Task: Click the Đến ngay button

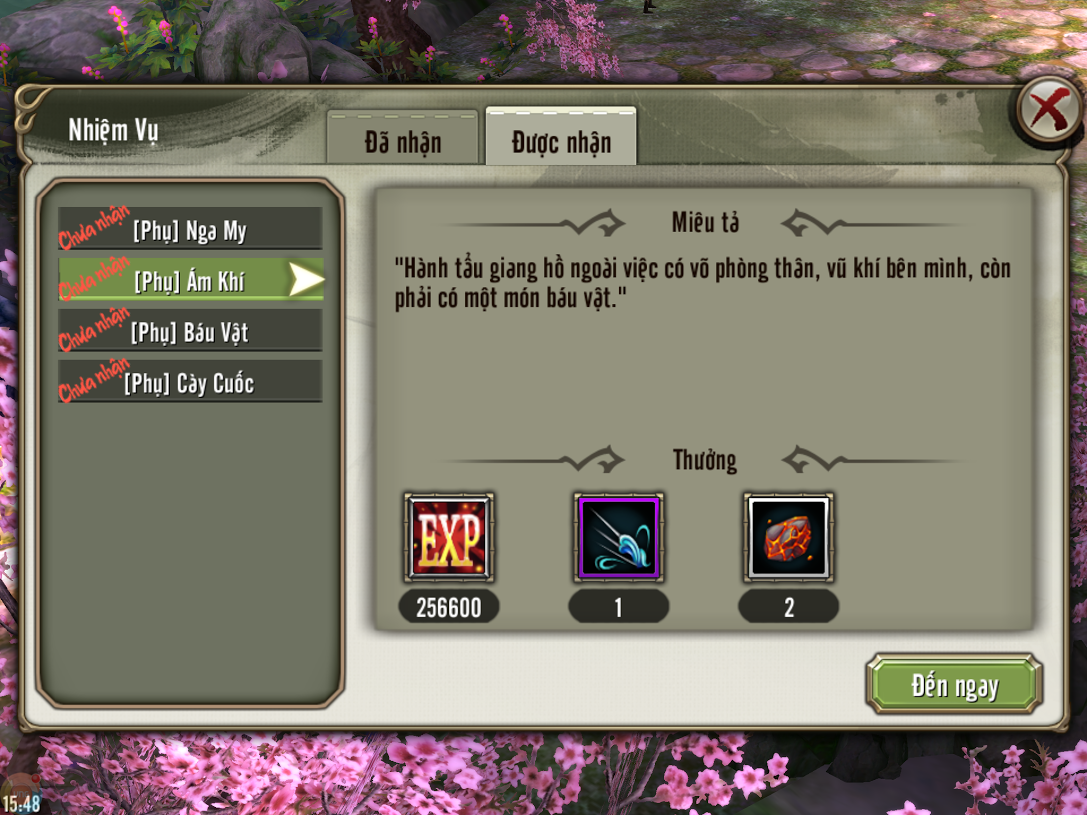Action: click(954, 685)
